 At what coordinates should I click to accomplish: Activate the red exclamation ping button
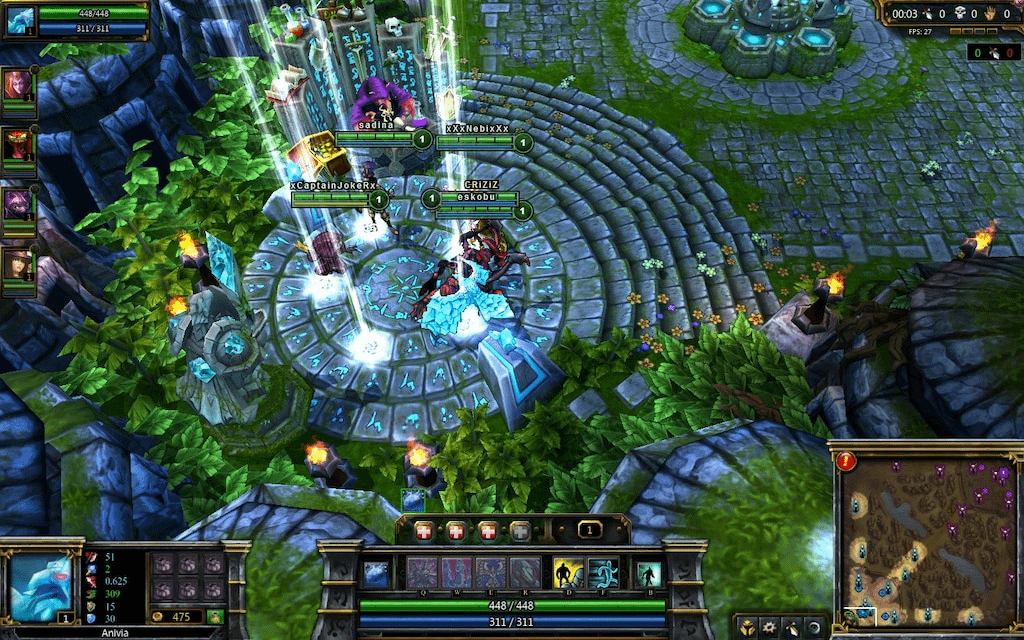(x=846, y=461)
